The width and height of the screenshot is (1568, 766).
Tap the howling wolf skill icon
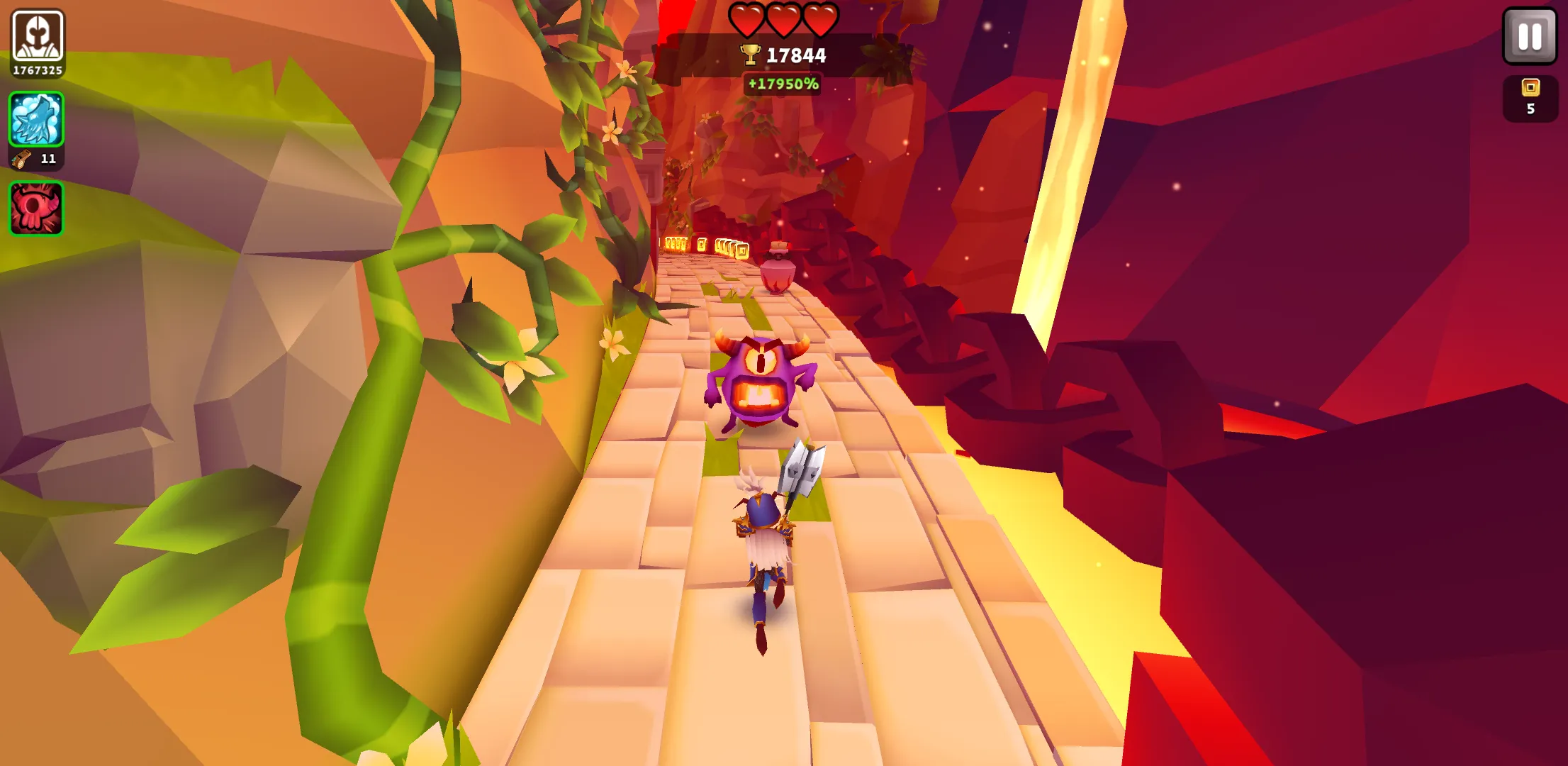(35, 121)
